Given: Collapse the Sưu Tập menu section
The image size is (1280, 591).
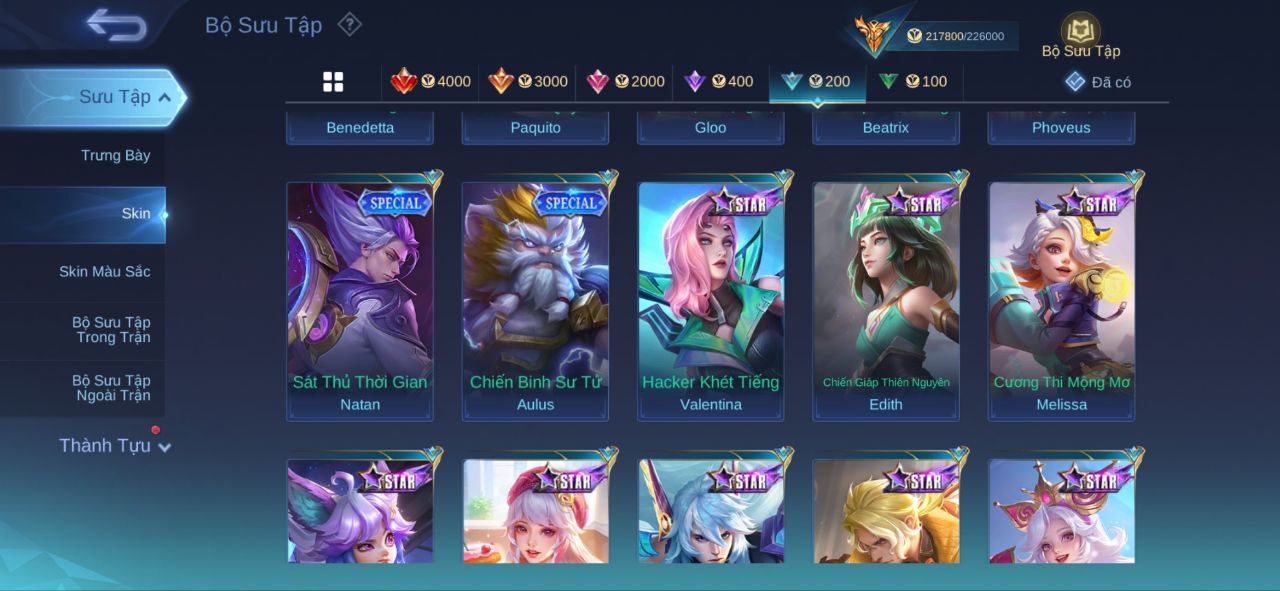Looking at the screenshot, I should (165, 97).
